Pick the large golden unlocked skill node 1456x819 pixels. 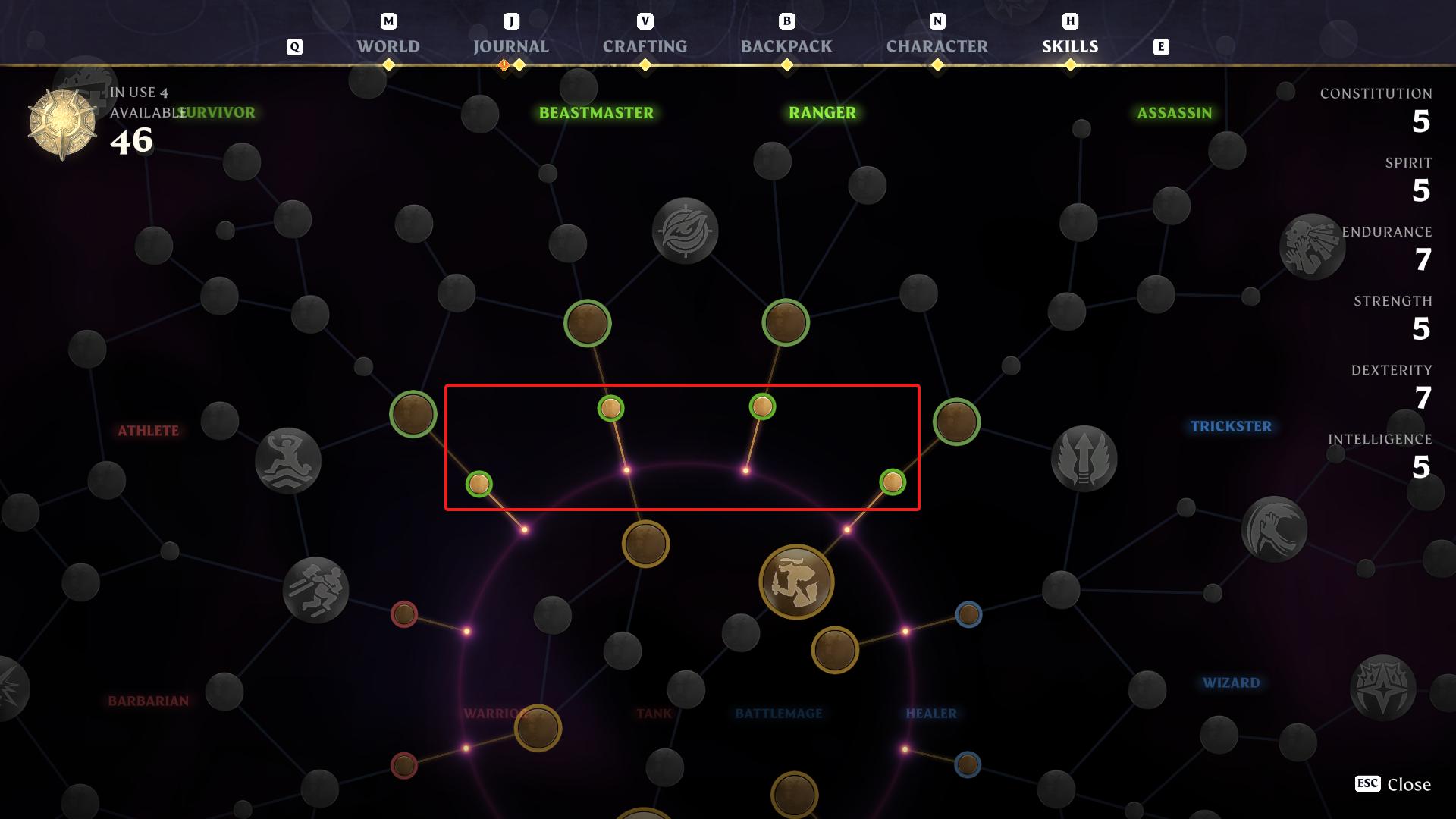(796, 582)
